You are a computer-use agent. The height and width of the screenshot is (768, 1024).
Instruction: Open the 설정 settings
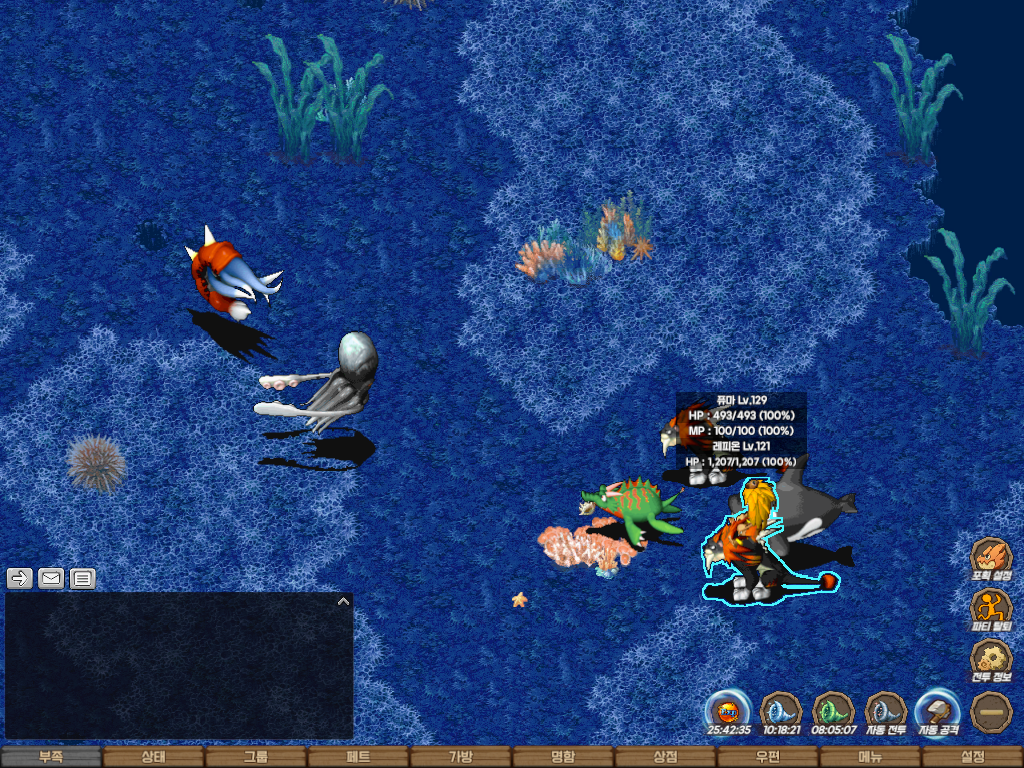coord(972,757)
